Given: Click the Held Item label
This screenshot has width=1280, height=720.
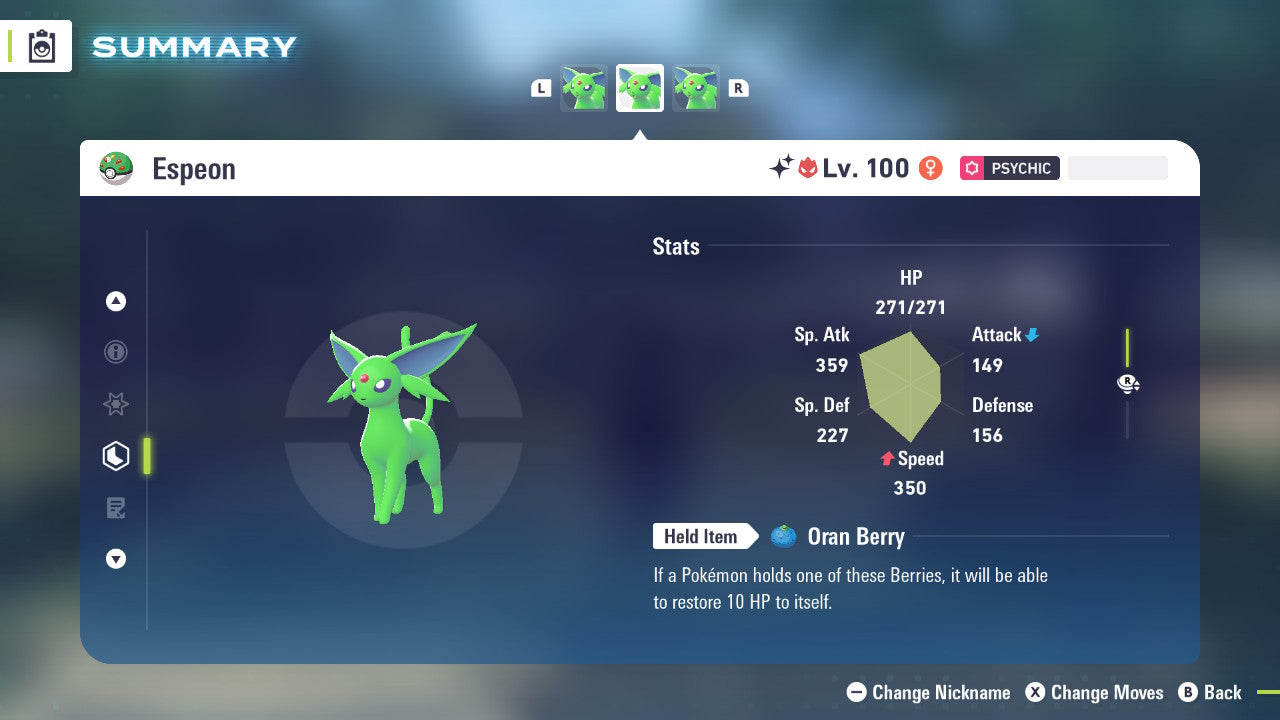Looking at the screenshot, I should coord(702,536).
